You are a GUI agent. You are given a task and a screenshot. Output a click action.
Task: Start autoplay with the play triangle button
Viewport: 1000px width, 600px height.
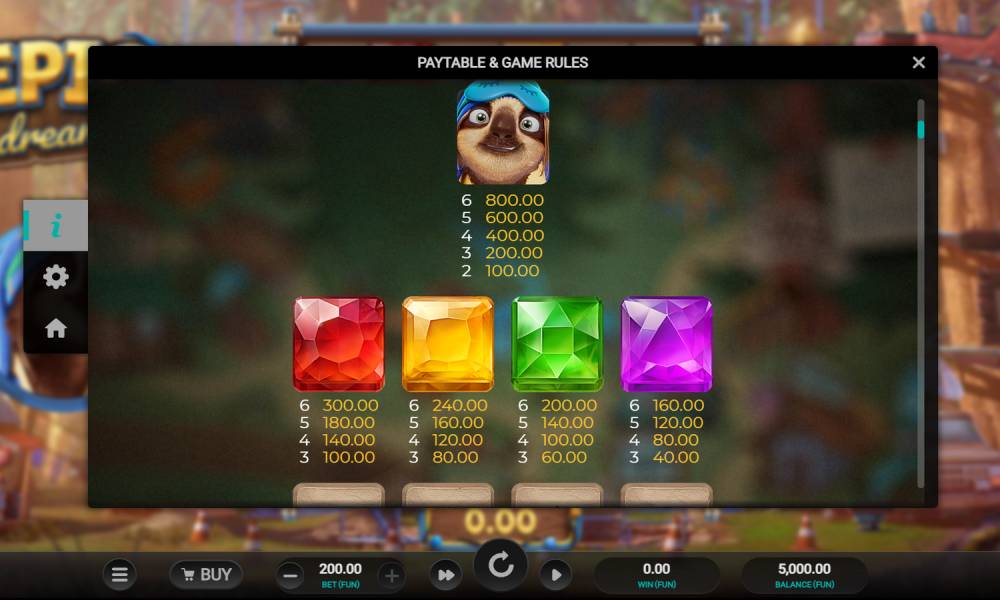(555, 574)
